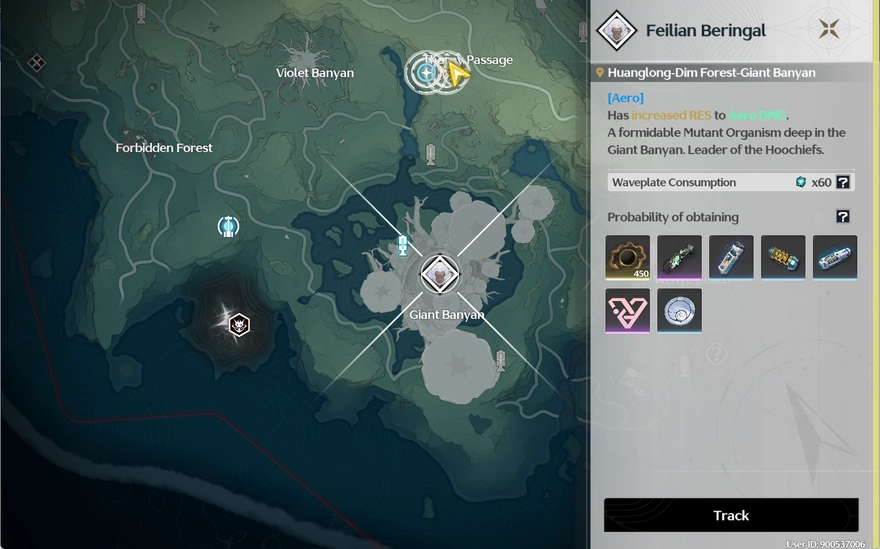
Task: Choose the circled blue beacon below Forbidden Forest
Action: [228, 227]
